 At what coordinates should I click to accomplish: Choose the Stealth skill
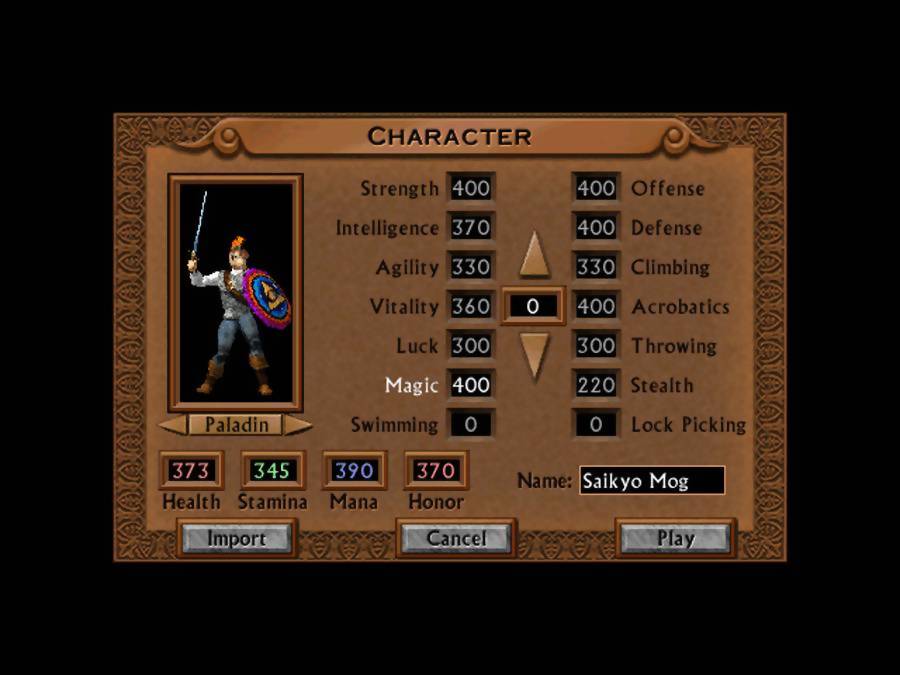661,385
